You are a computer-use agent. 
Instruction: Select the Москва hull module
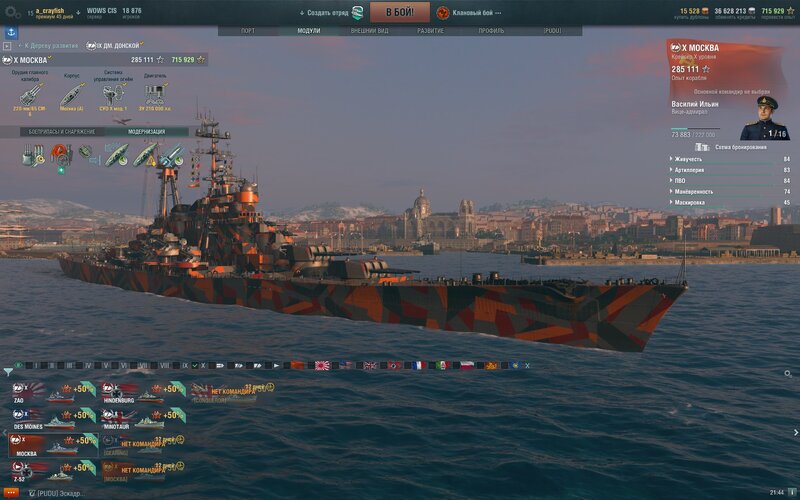[x=70, y=96]
